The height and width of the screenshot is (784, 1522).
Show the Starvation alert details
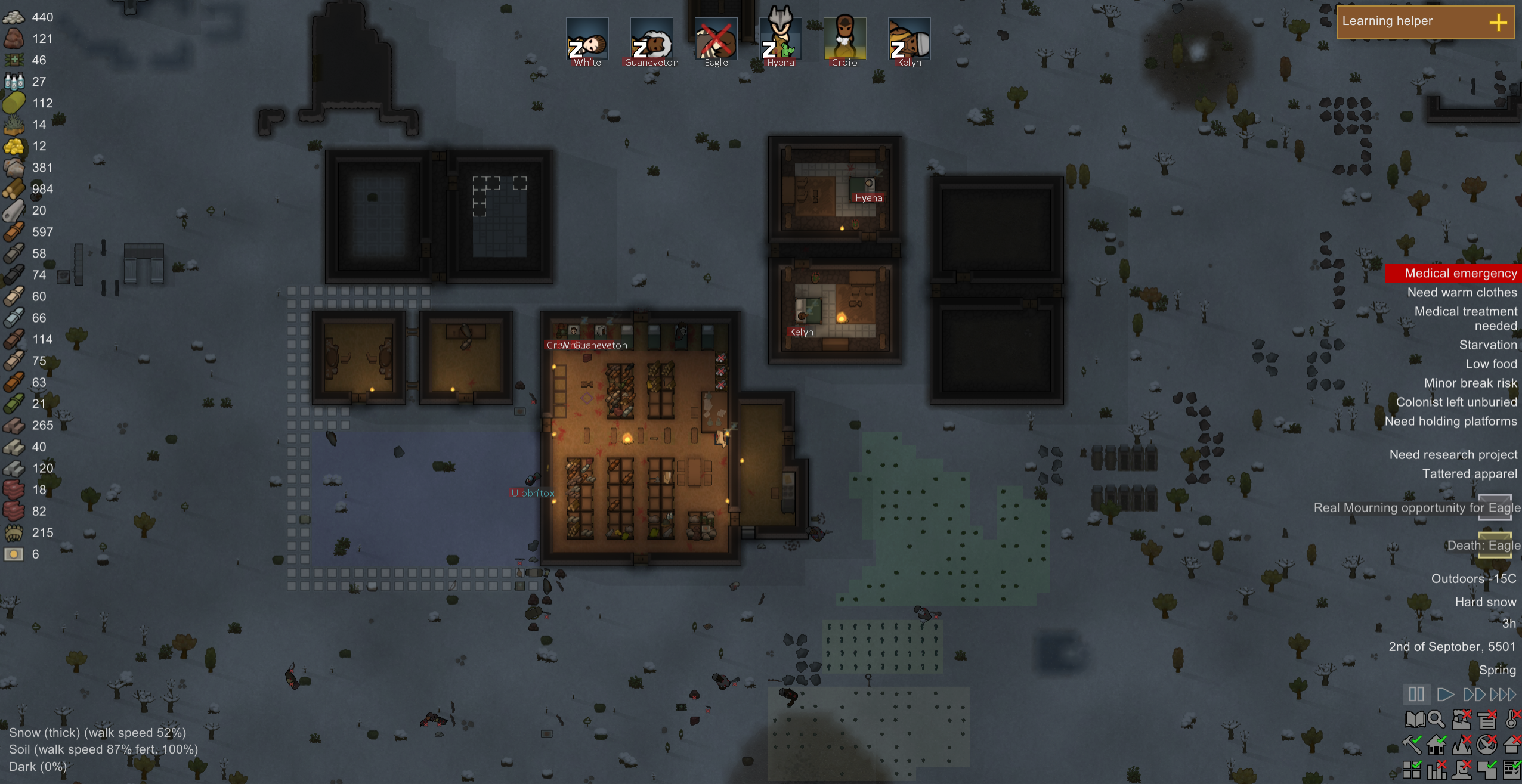click(x=1487, y=345)
